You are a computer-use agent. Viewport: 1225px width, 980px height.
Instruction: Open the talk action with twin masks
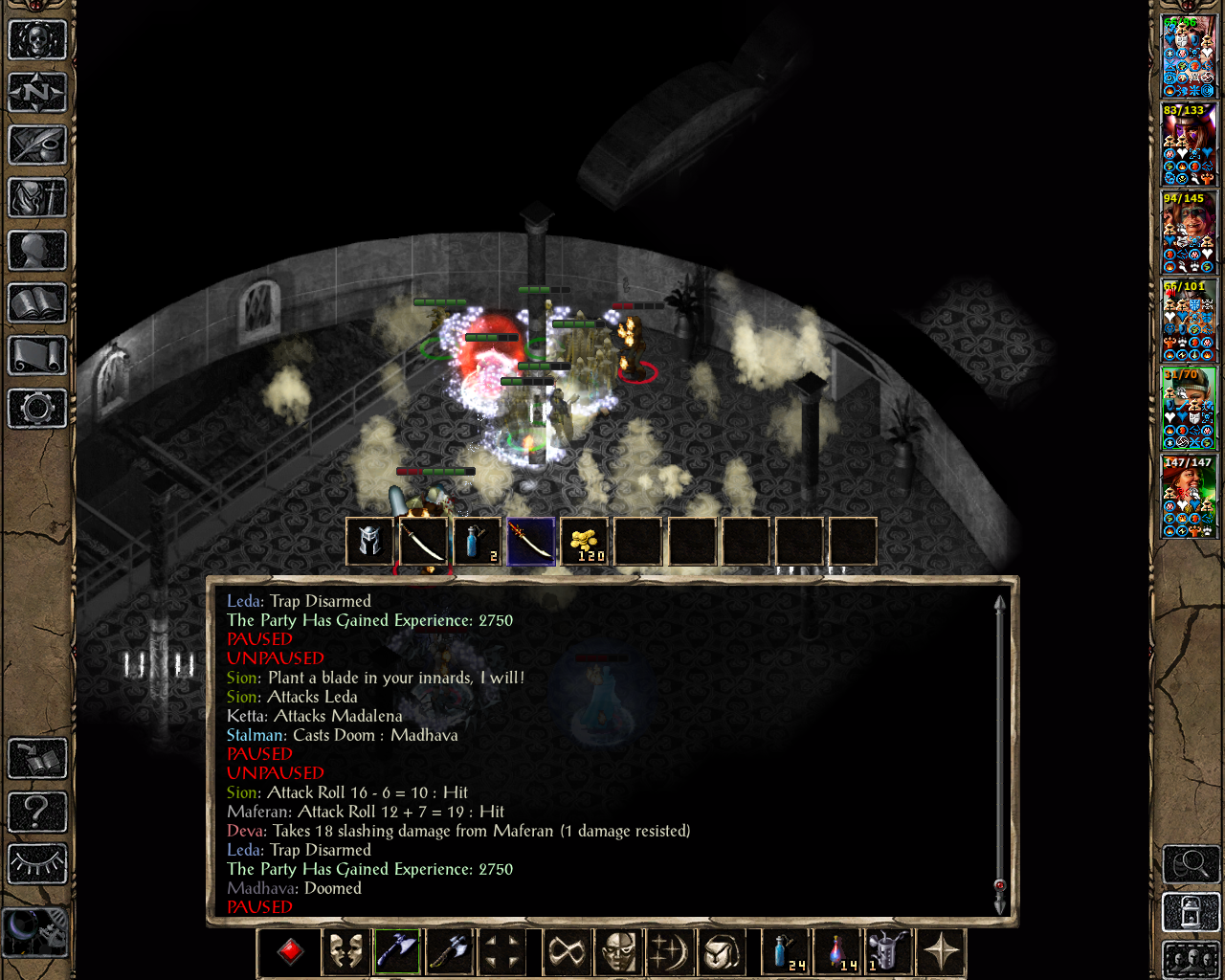point(345,952)
